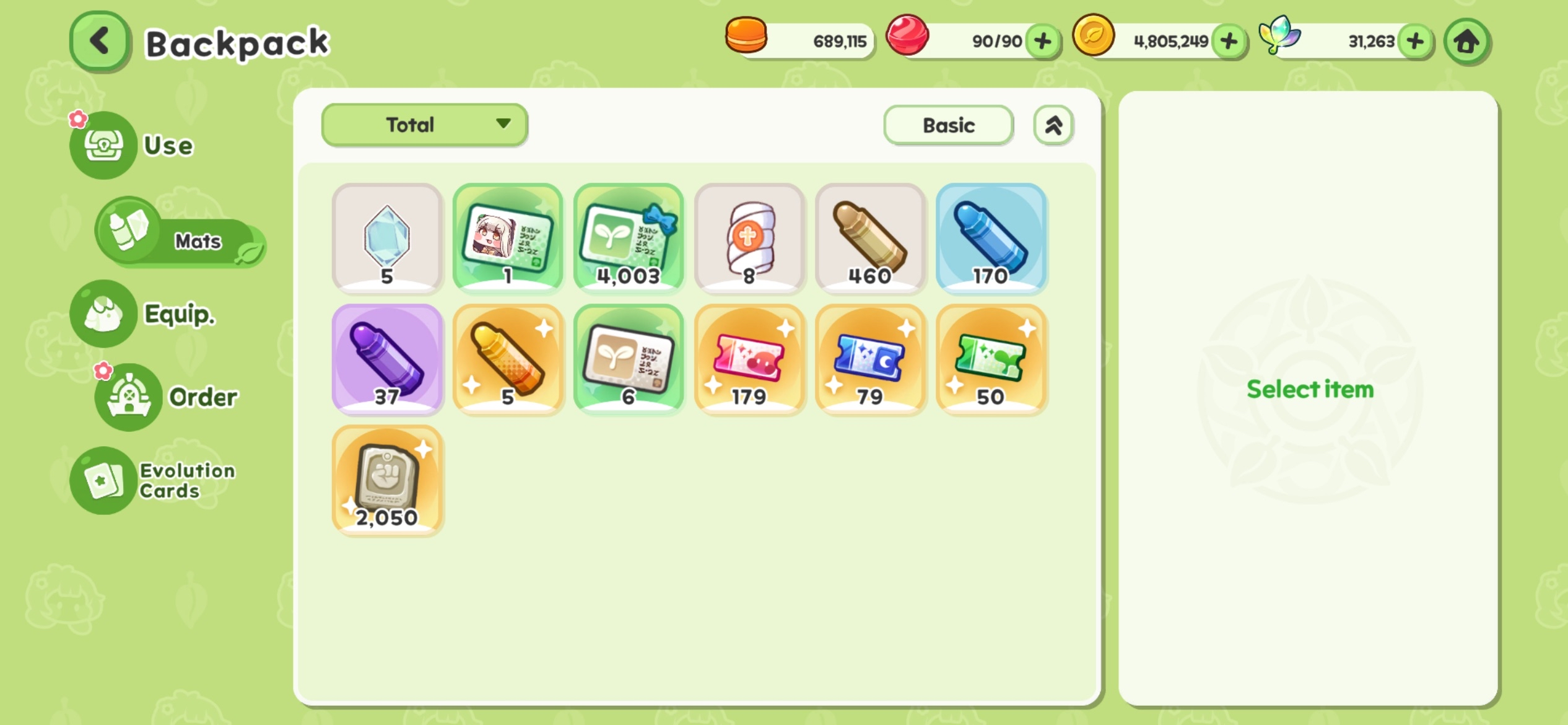The image size is (1568, 725).
Task: Return home using the house icon
Action: click(1466, 41)
